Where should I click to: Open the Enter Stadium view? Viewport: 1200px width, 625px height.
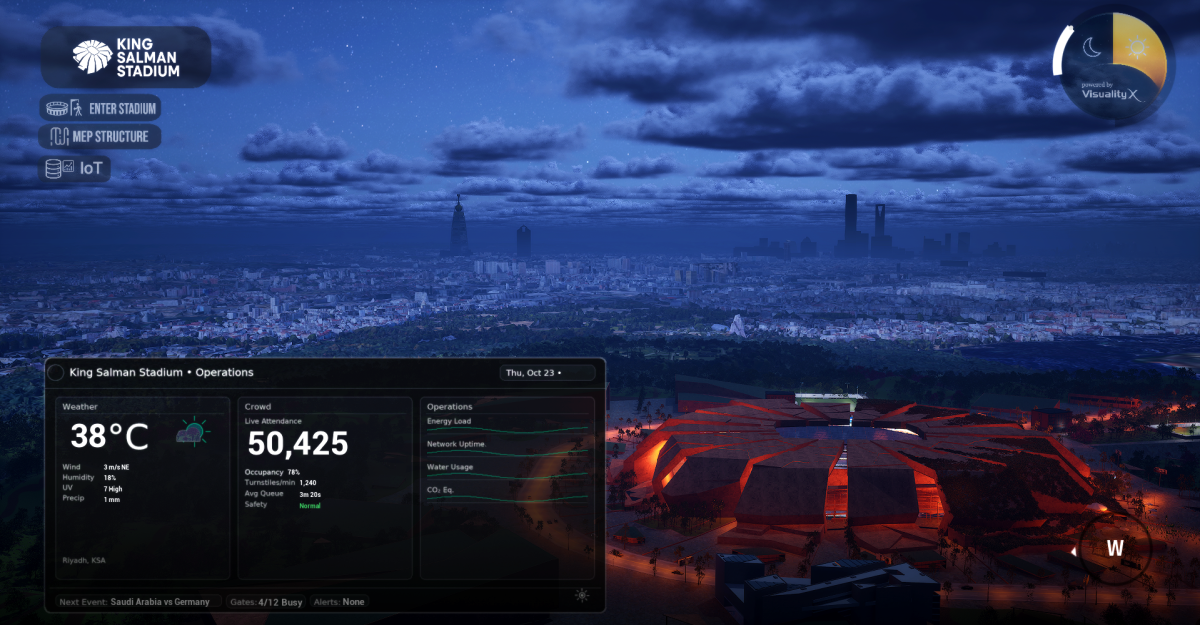(100, 108)
